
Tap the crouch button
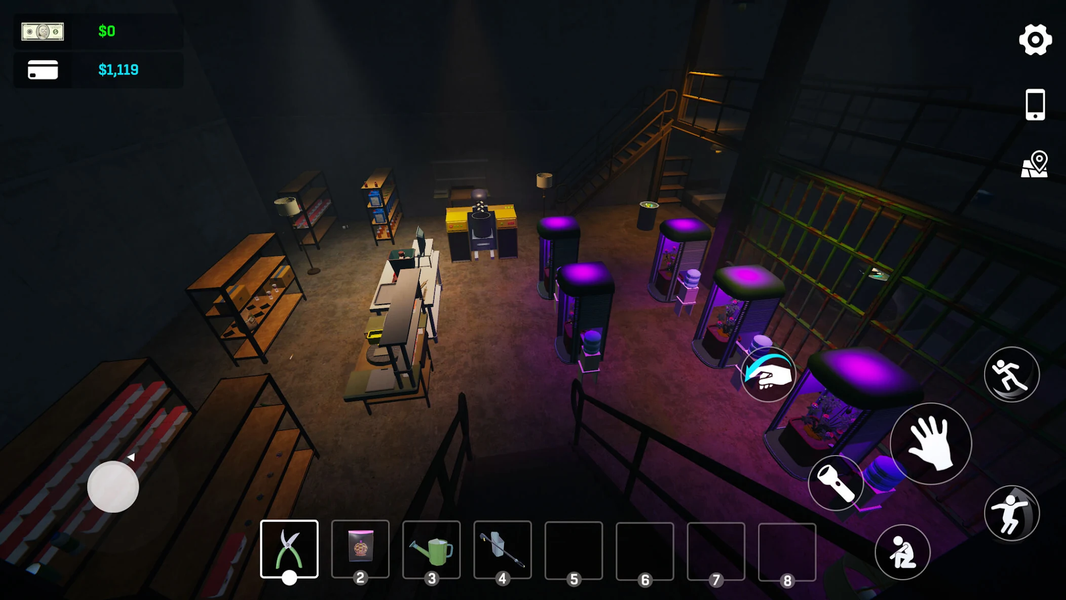[x=902, y=552]
